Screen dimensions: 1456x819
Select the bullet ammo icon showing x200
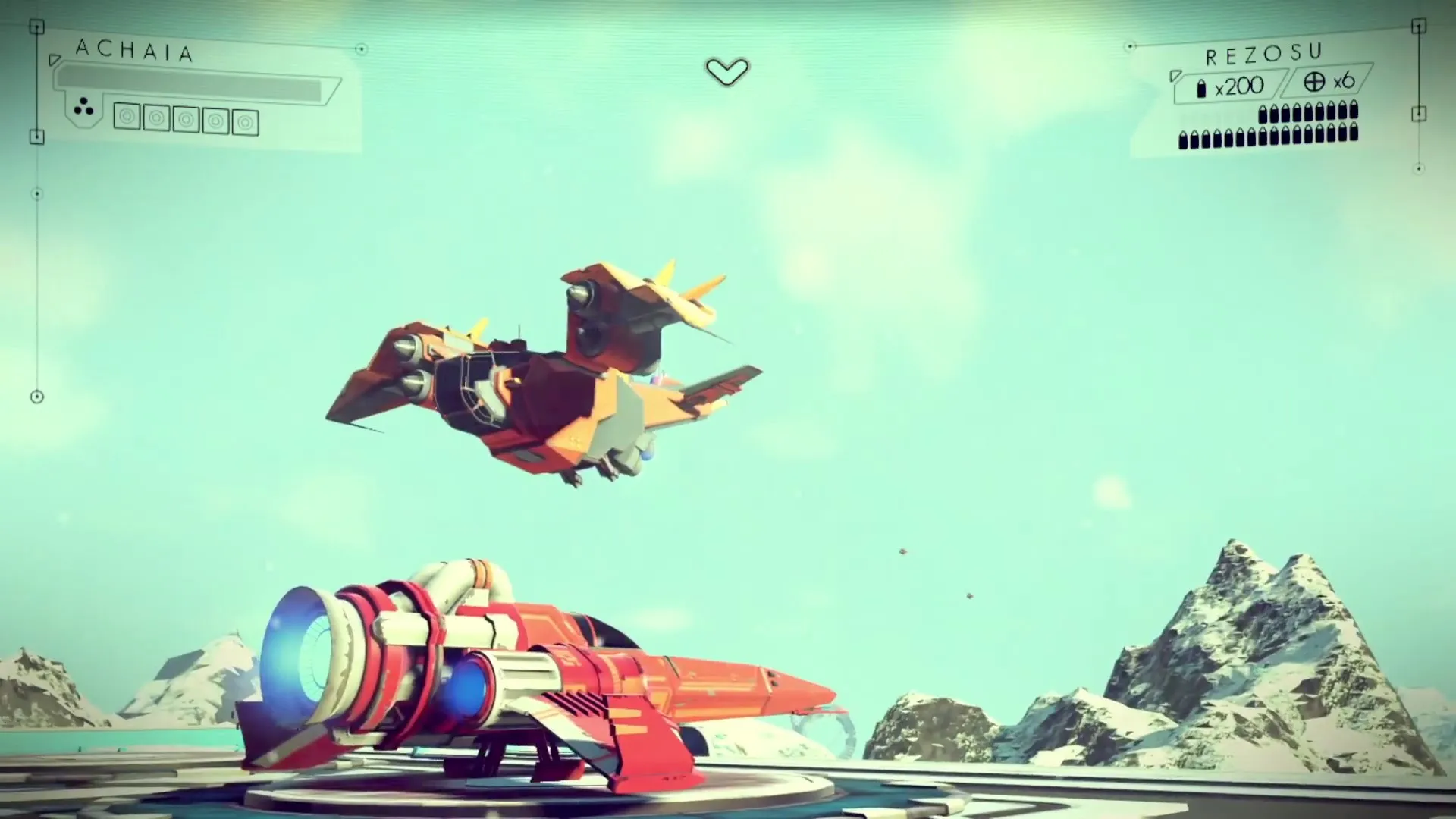point(1202,89)
